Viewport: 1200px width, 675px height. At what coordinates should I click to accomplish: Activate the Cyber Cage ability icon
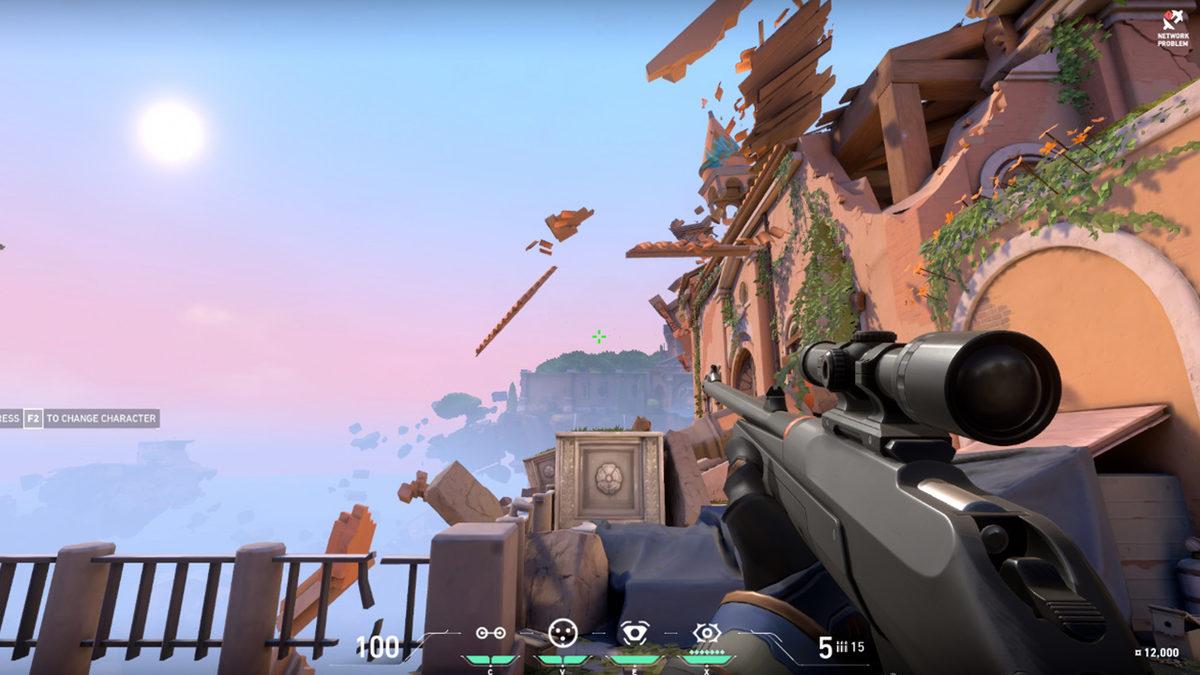point(563,632)
